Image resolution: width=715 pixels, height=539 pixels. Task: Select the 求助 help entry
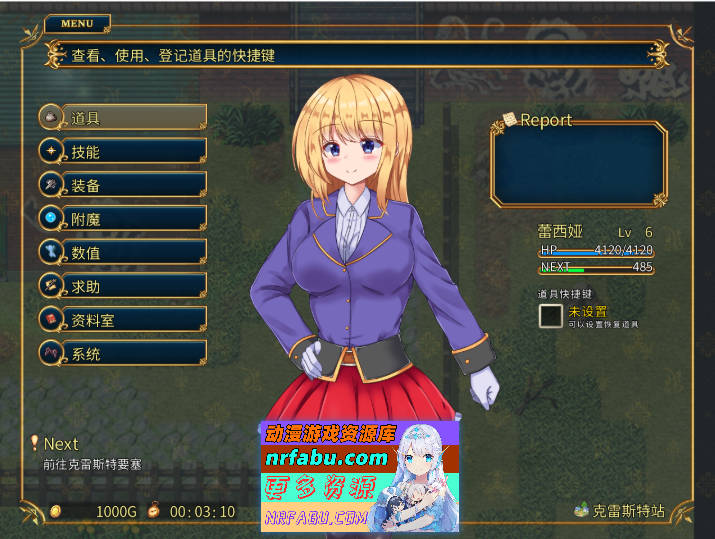122,286
